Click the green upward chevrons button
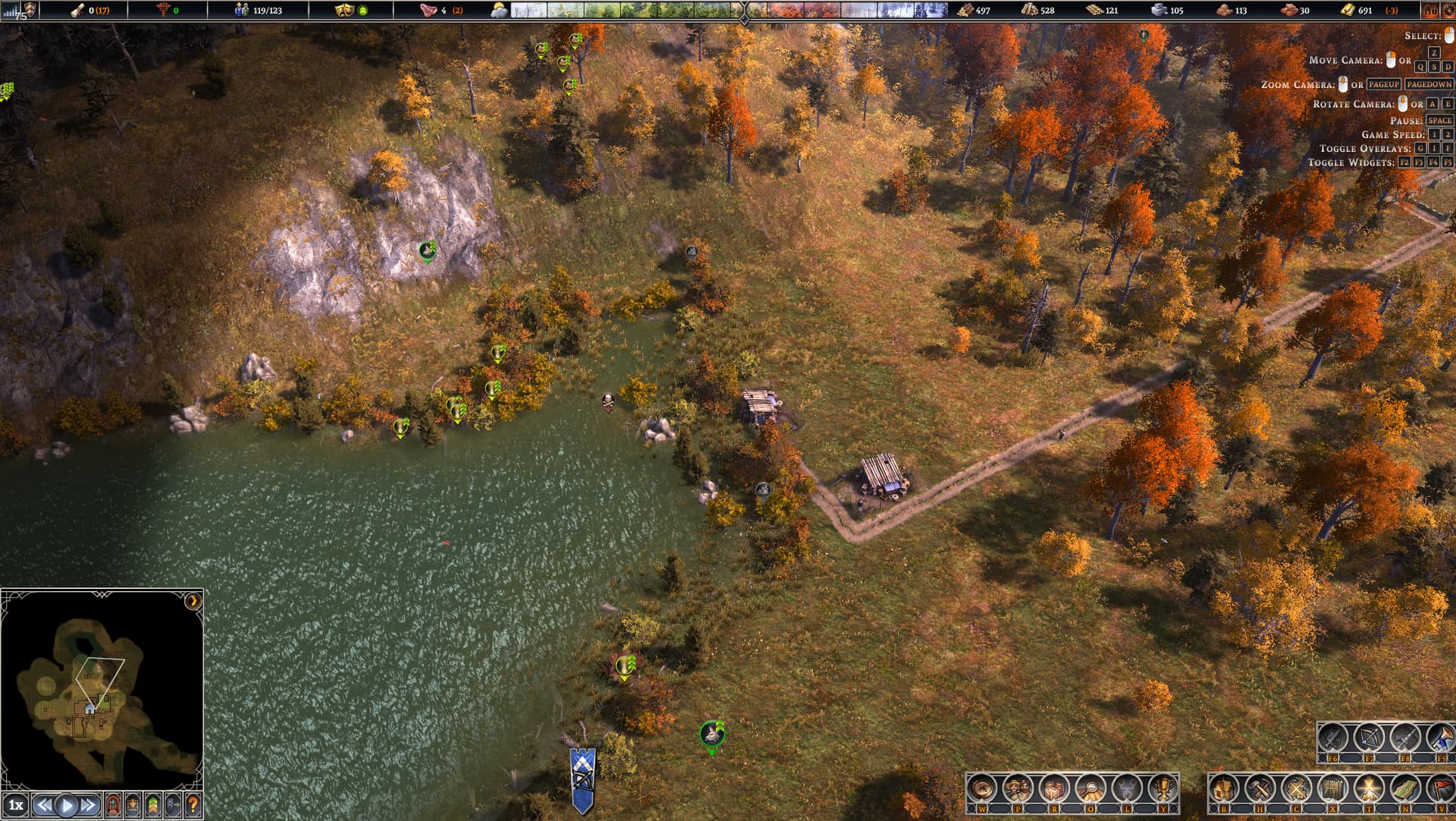 (x=153, y=804)
